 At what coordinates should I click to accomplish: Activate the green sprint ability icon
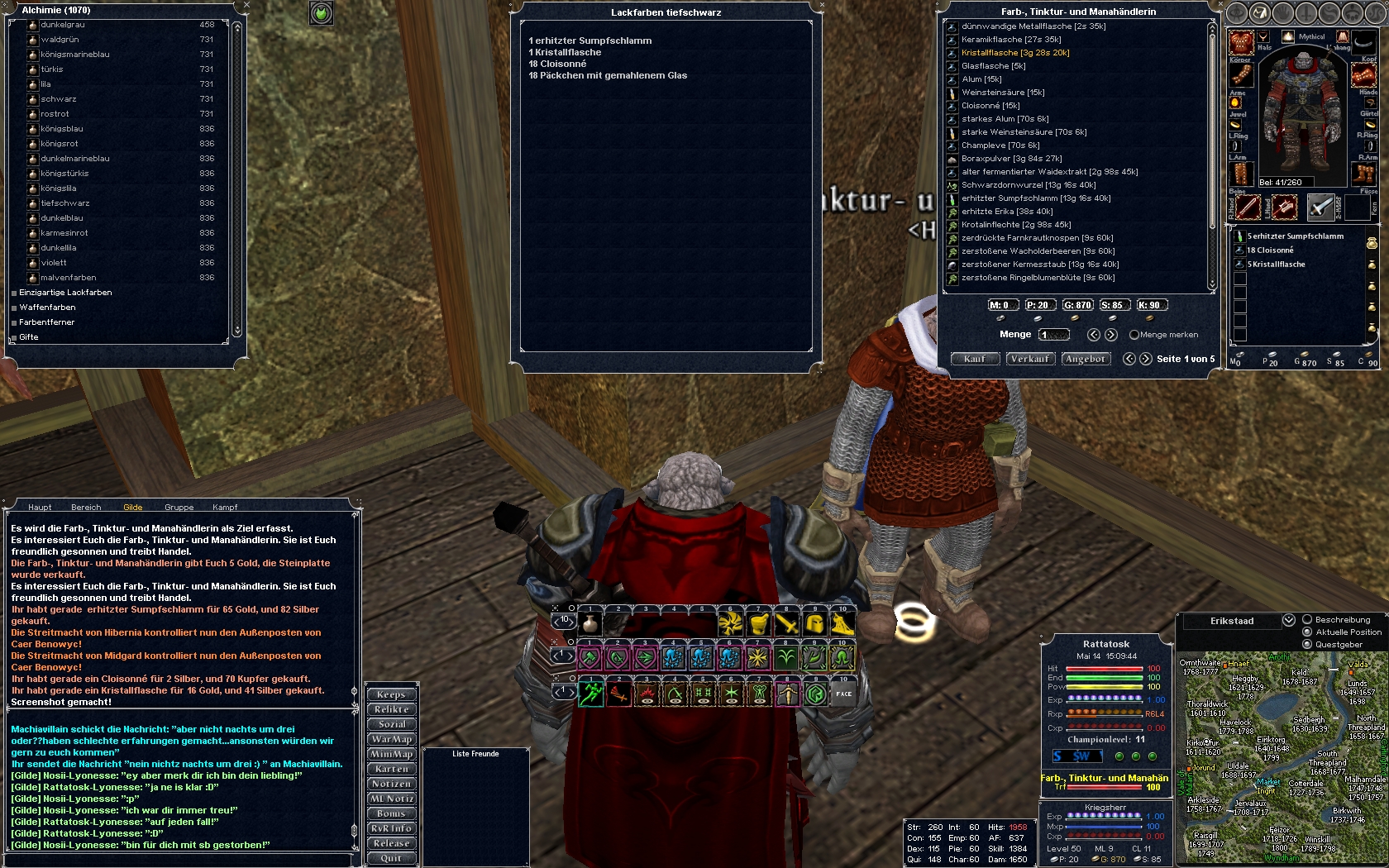click(x=590, y=694)
